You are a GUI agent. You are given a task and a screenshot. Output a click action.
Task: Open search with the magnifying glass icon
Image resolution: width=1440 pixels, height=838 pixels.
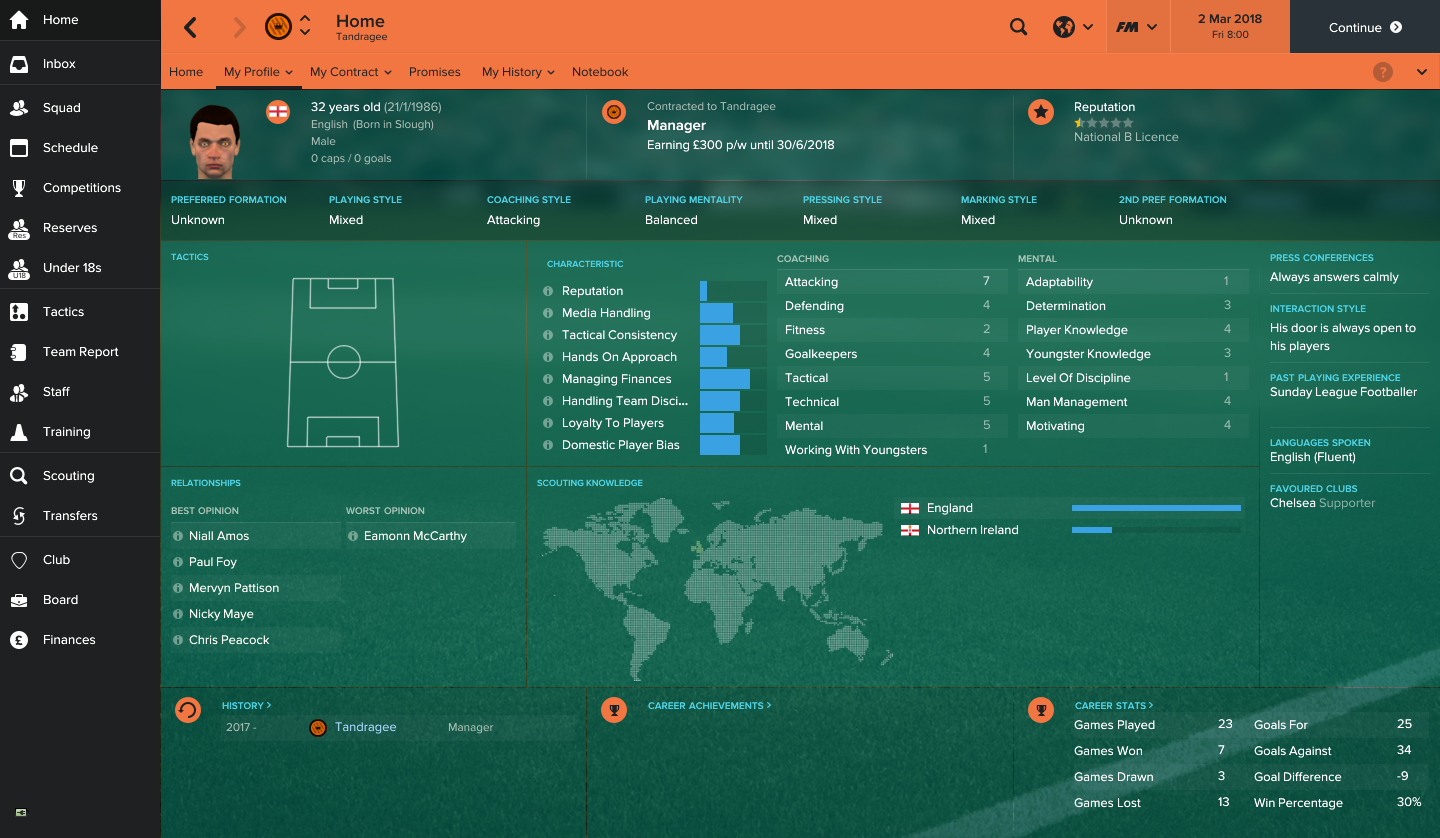[x=1018, y=27]
